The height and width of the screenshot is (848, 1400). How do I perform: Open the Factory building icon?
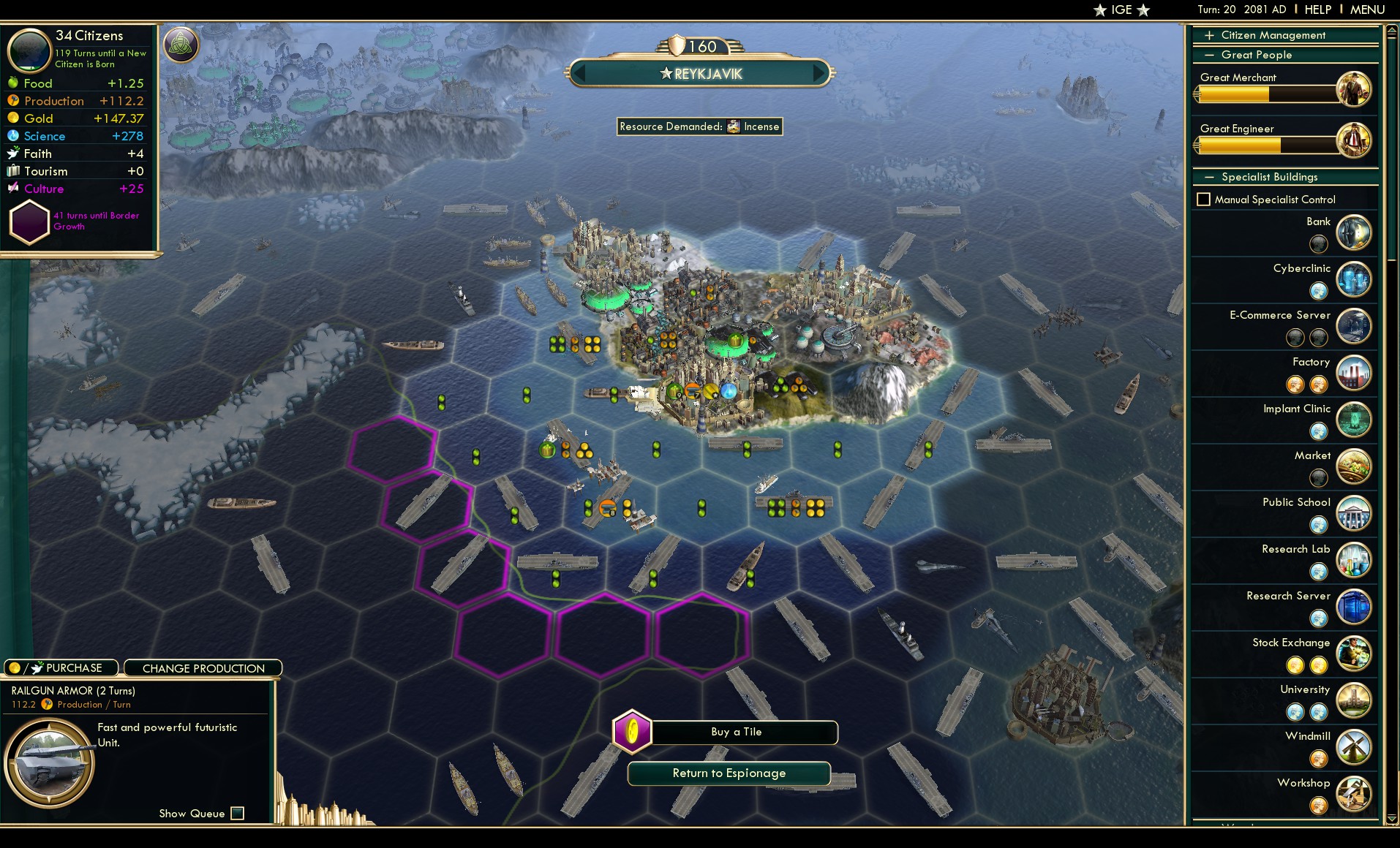[1355, 374]
